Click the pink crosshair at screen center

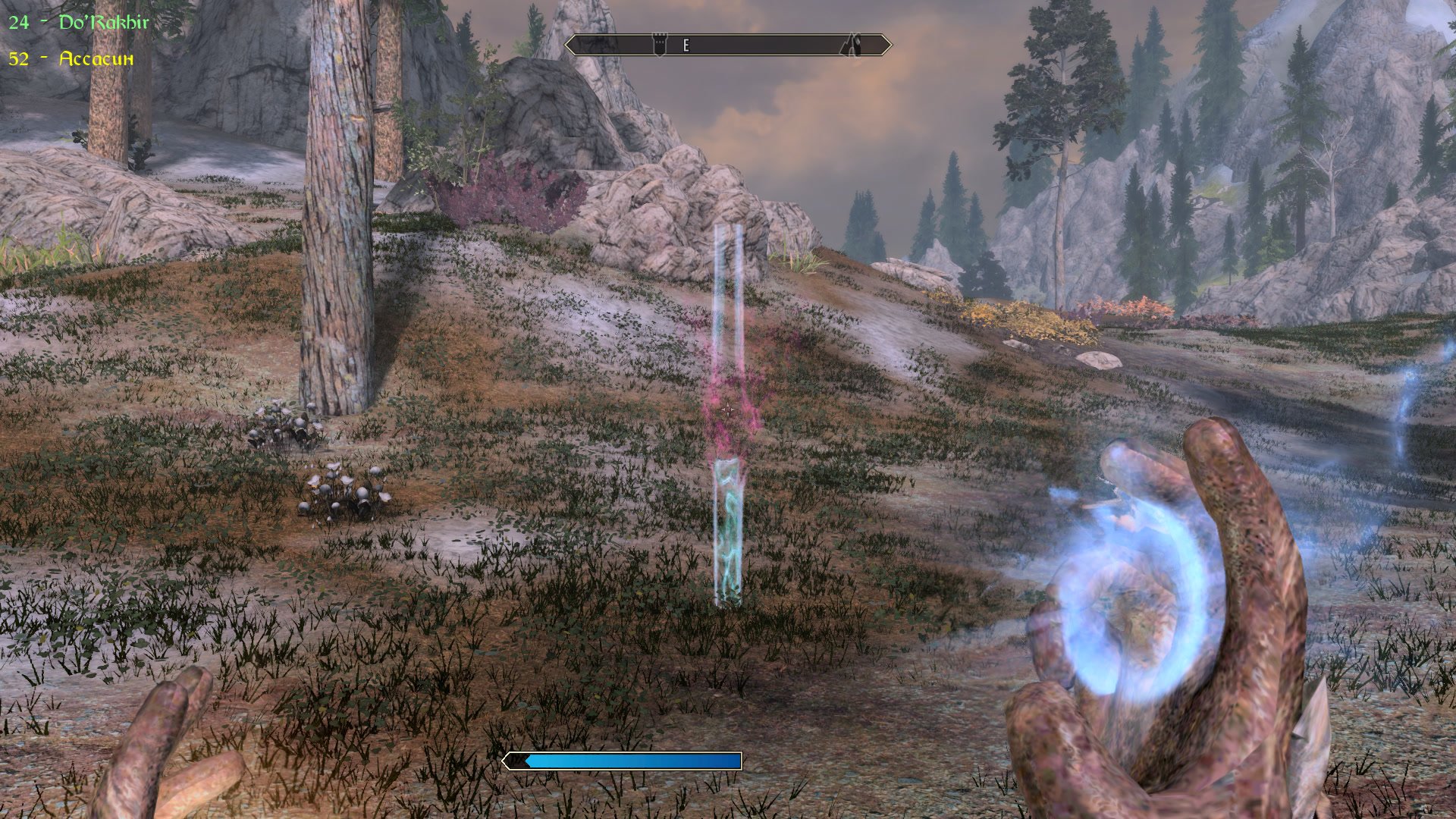728,409
